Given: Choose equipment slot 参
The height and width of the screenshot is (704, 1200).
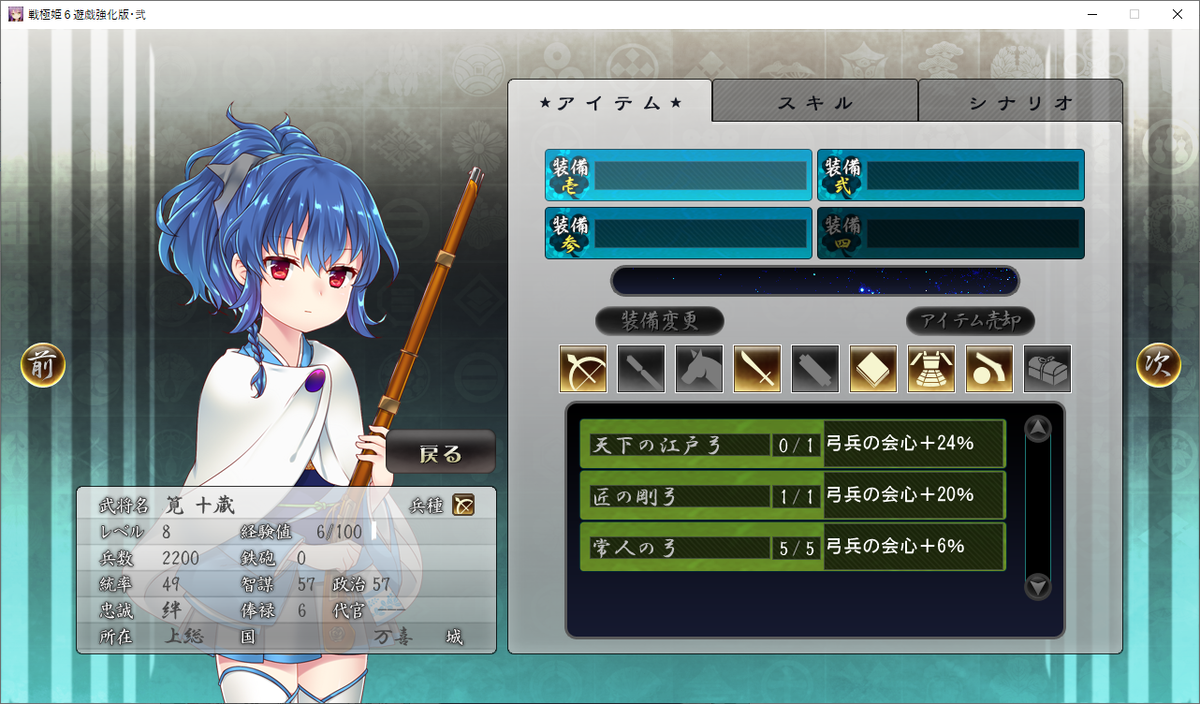Looking at the screenshot, I should pyautogui.click(x=678, y=233).
